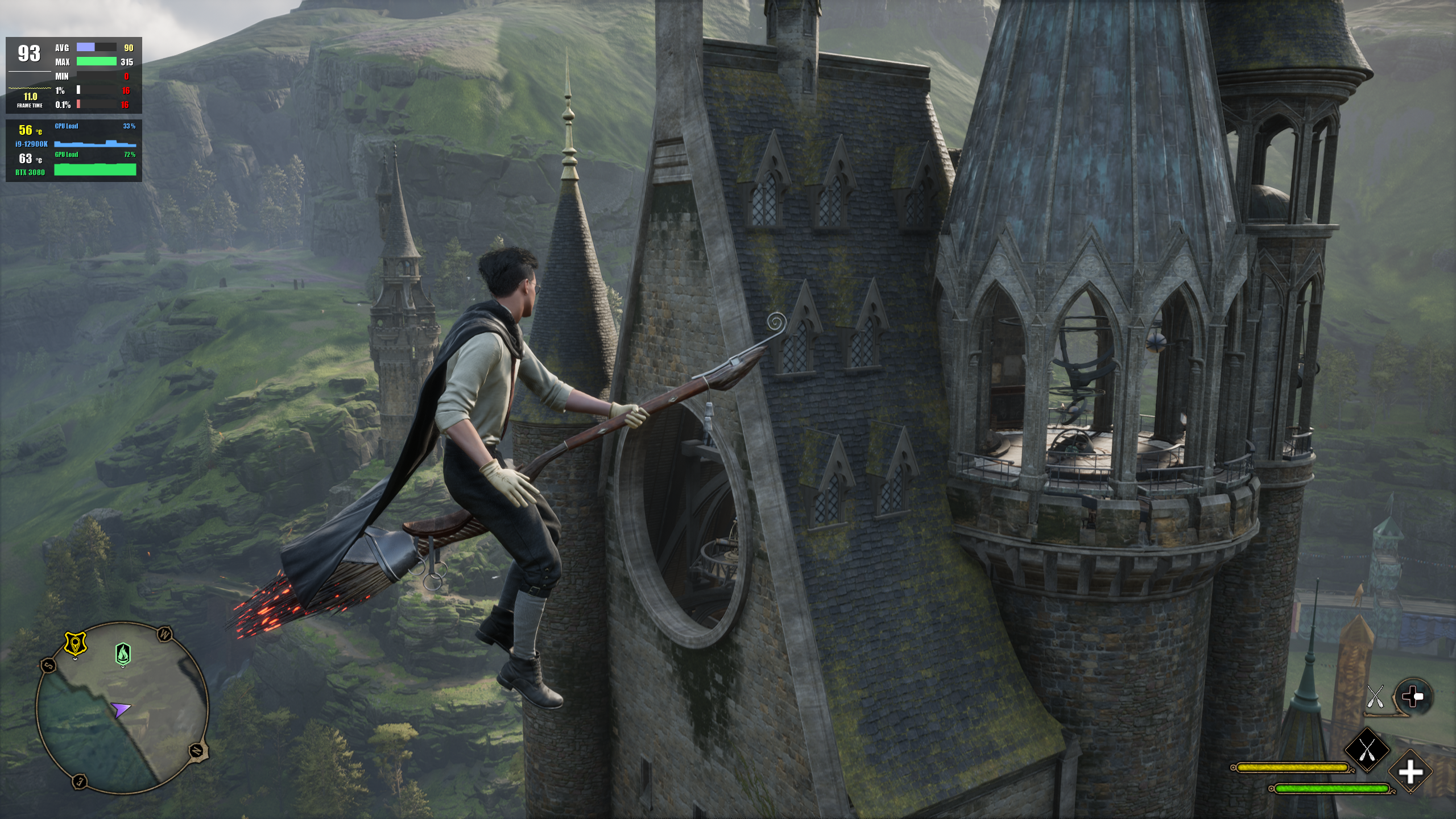
Task: Click the circular minimap
Action: (122, 708)
